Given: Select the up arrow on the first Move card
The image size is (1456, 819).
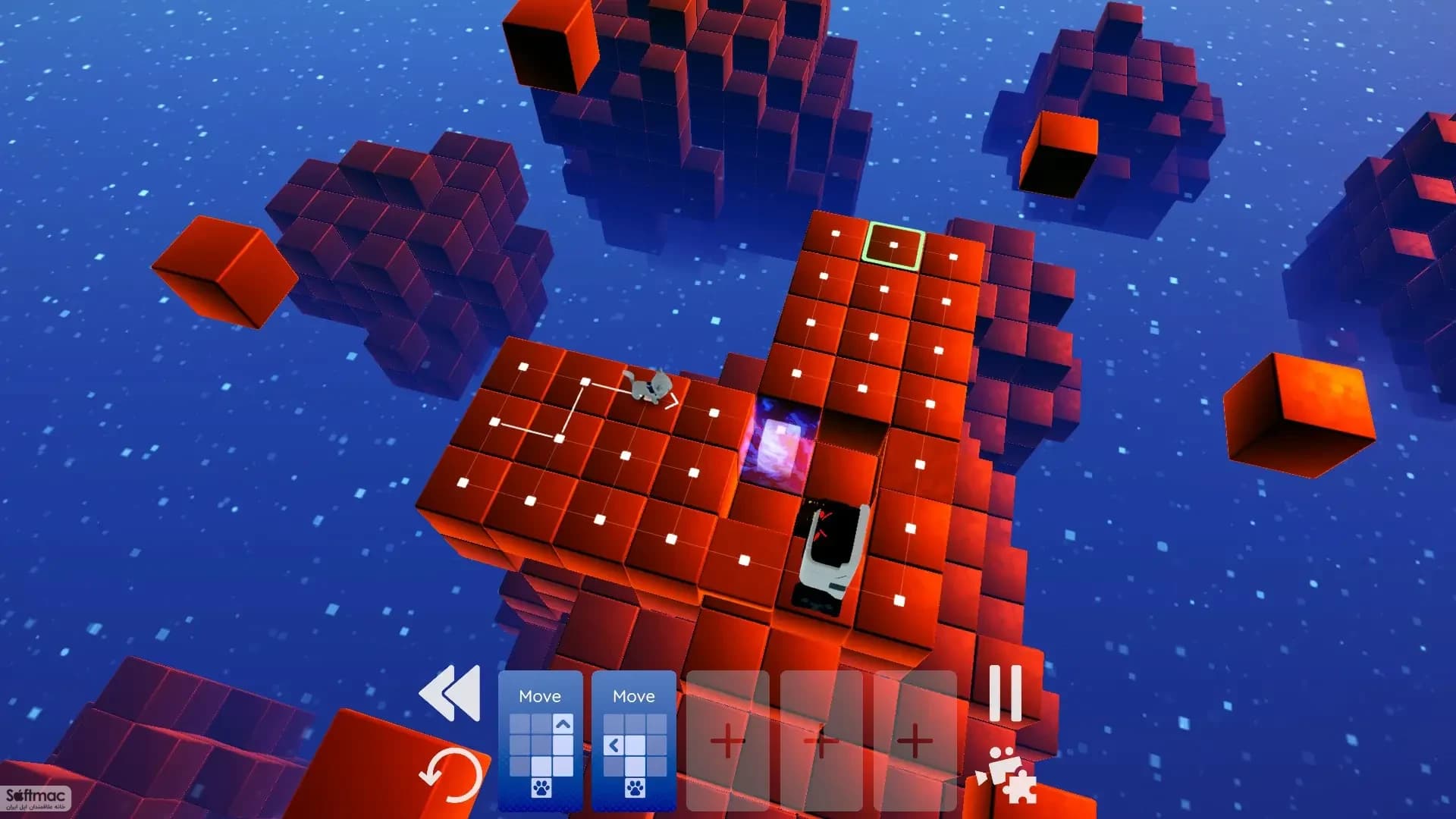Looking at the screenshot, I should [x=562, y=723].
